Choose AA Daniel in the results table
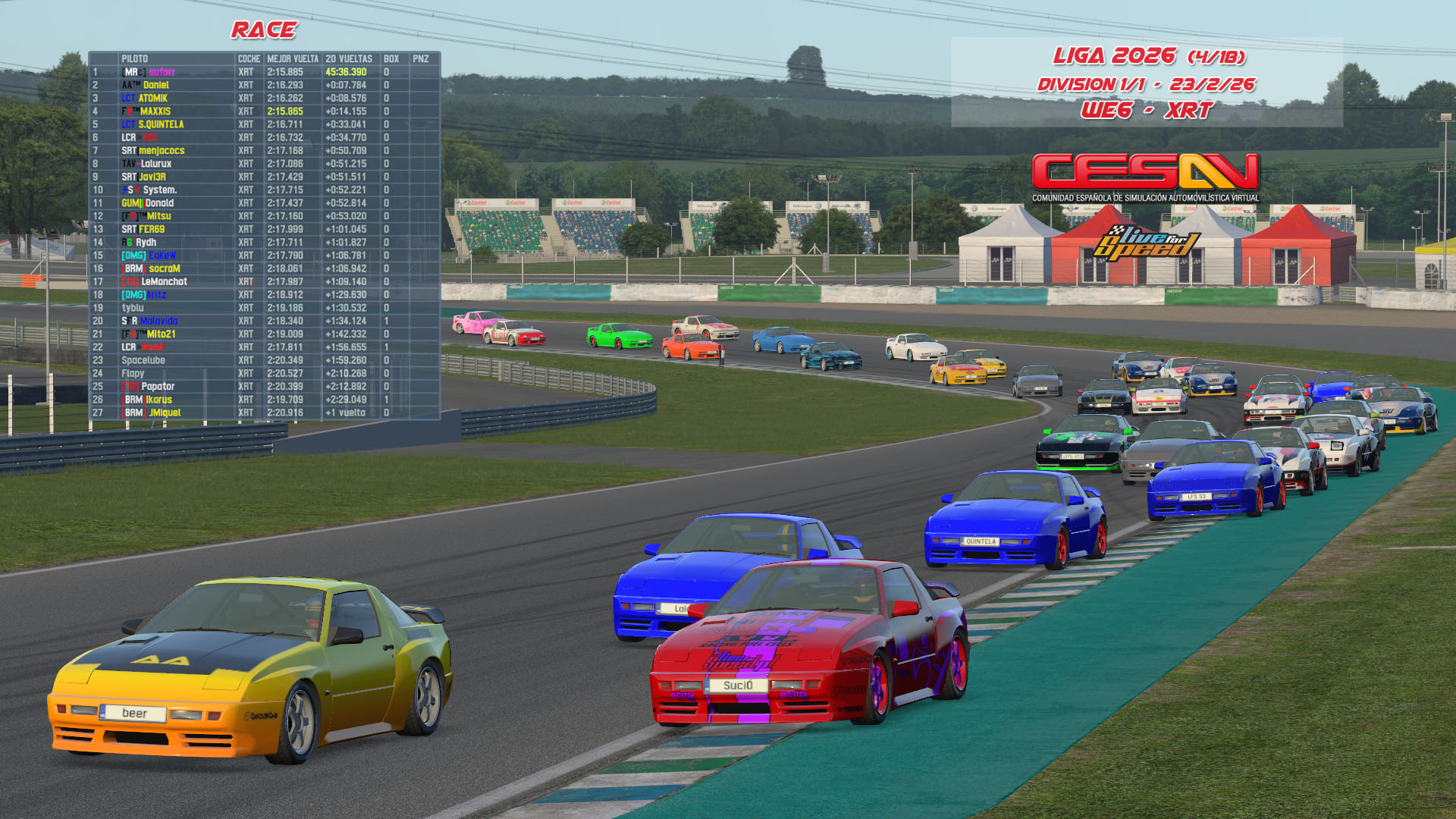This screenshot has height=819, width=1456. pyautogui.click(x=155, y=85)
